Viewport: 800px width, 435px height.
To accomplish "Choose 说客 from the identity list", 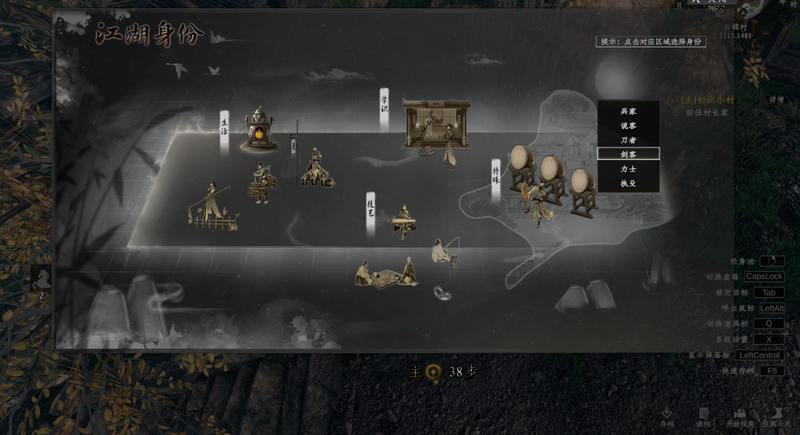I will pyautogui.click(x=628, y=125).
